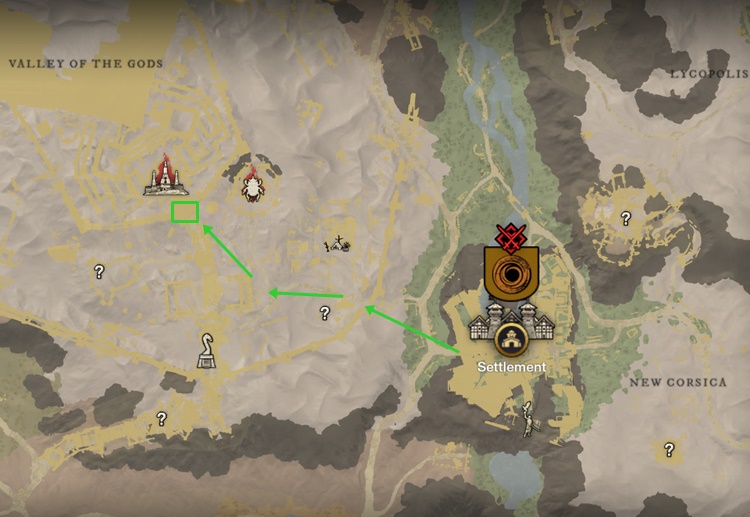Image resolution: width=750 pixels, height=517 pixels.
Task: Click the gold shield crest above the settlement
Action: (510, 274)
